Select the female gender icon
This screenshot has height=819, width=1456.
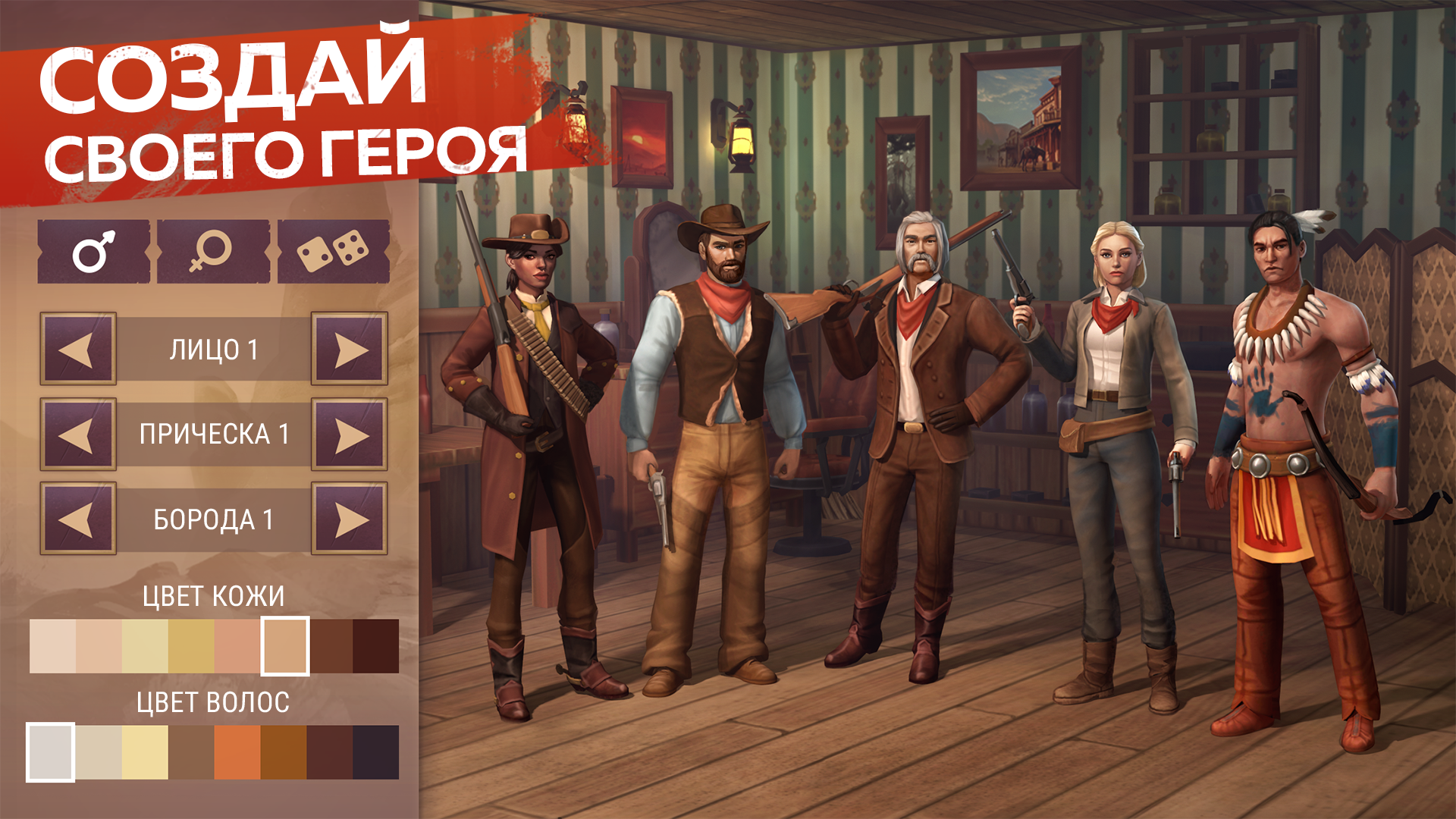tap(211, 250)
